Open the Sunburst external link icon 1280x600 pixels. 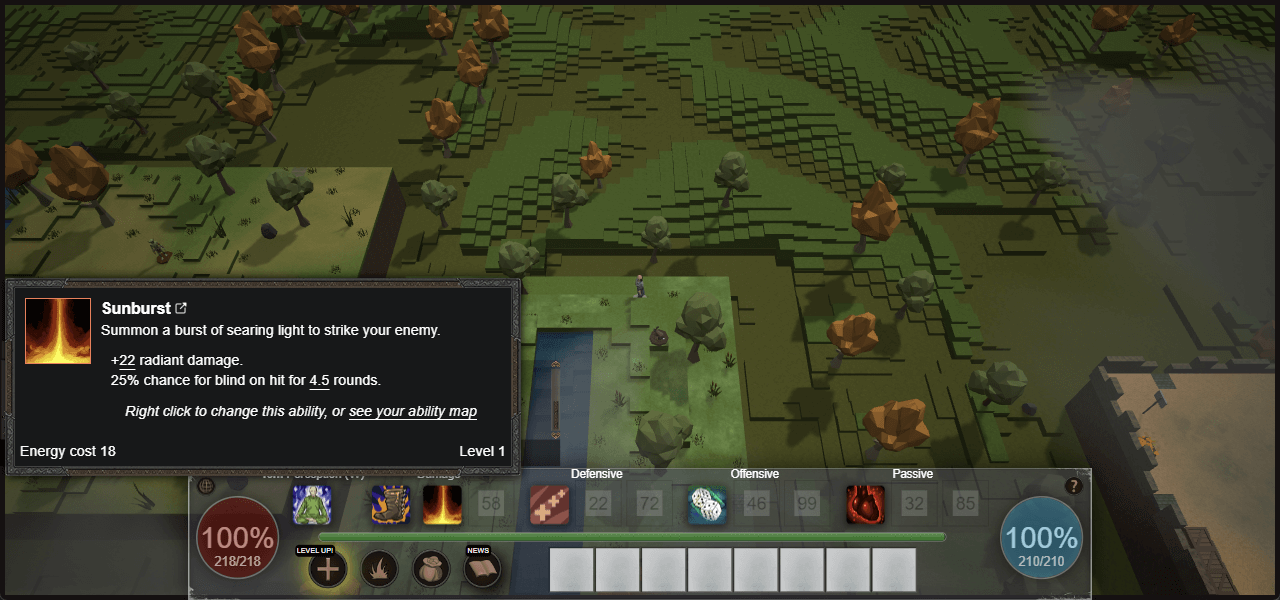[181, 308]
